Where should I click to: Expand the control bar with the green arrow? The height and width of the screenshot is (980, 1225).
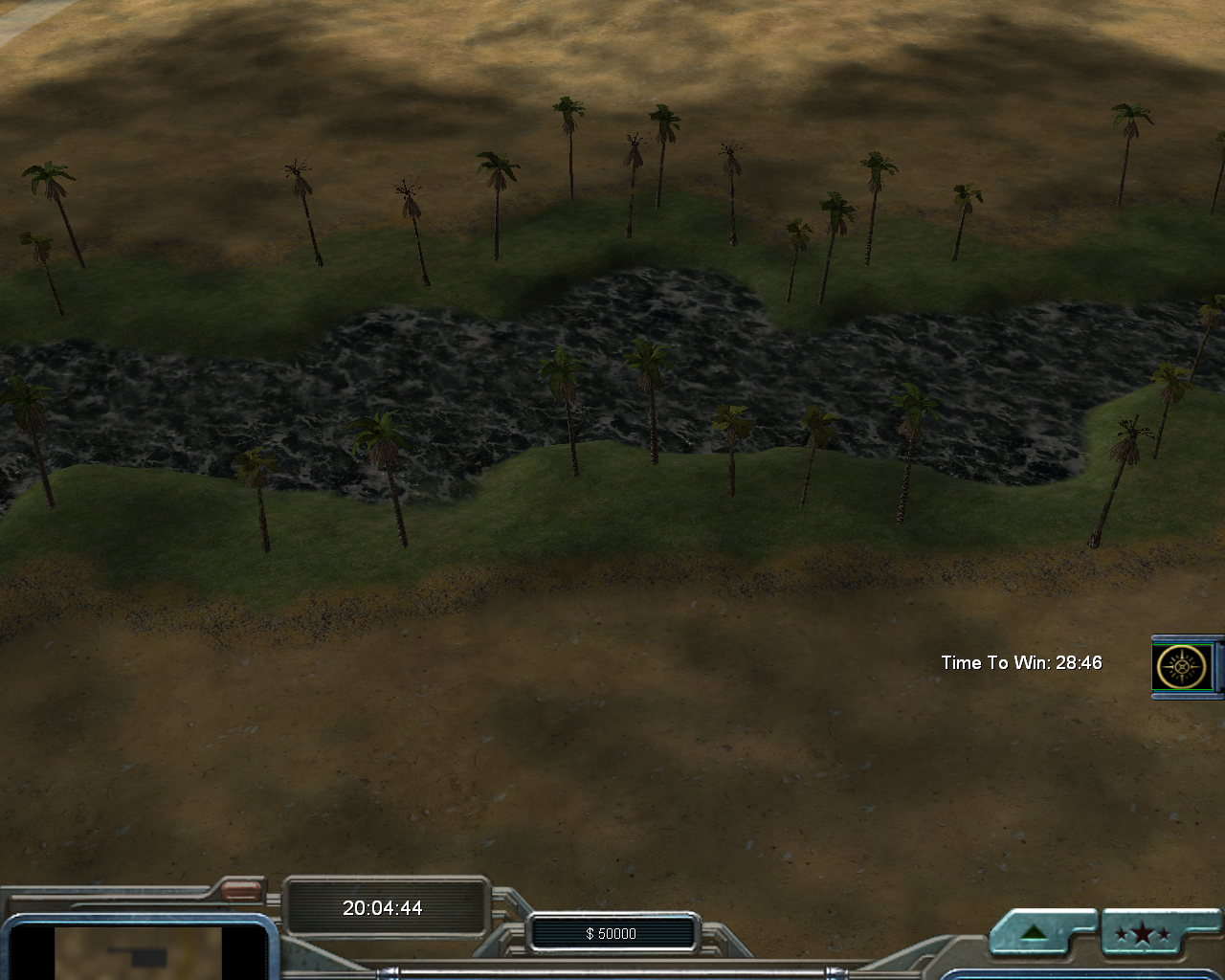pyautogui.click(x=1032, y=933)
